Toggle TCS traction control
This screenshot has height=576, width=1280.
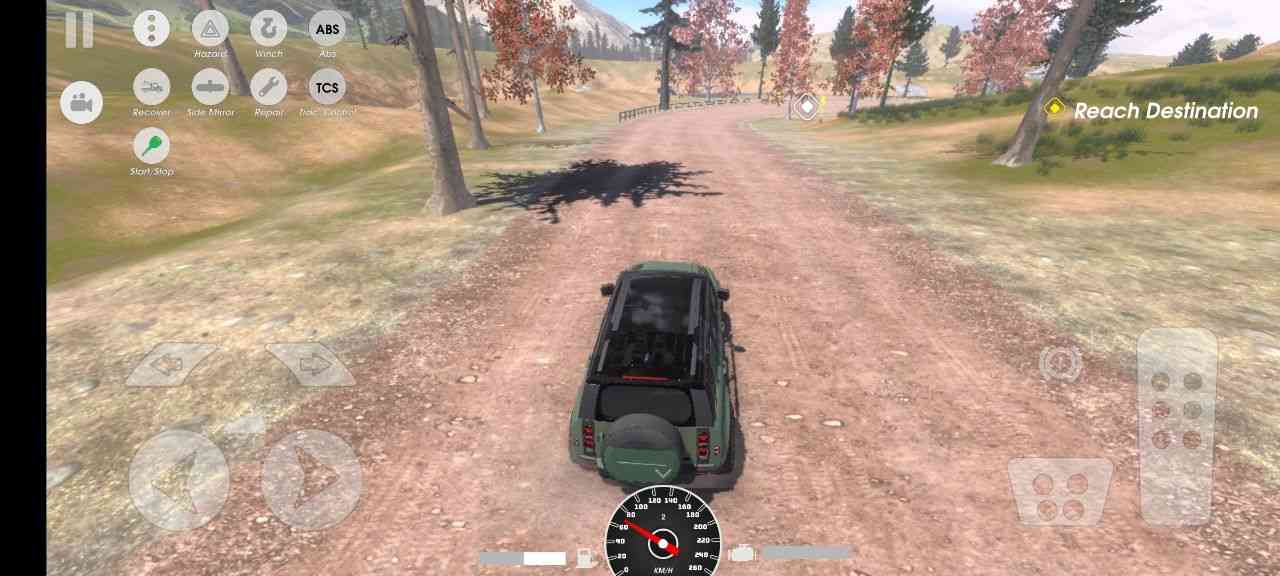[327, 87]
